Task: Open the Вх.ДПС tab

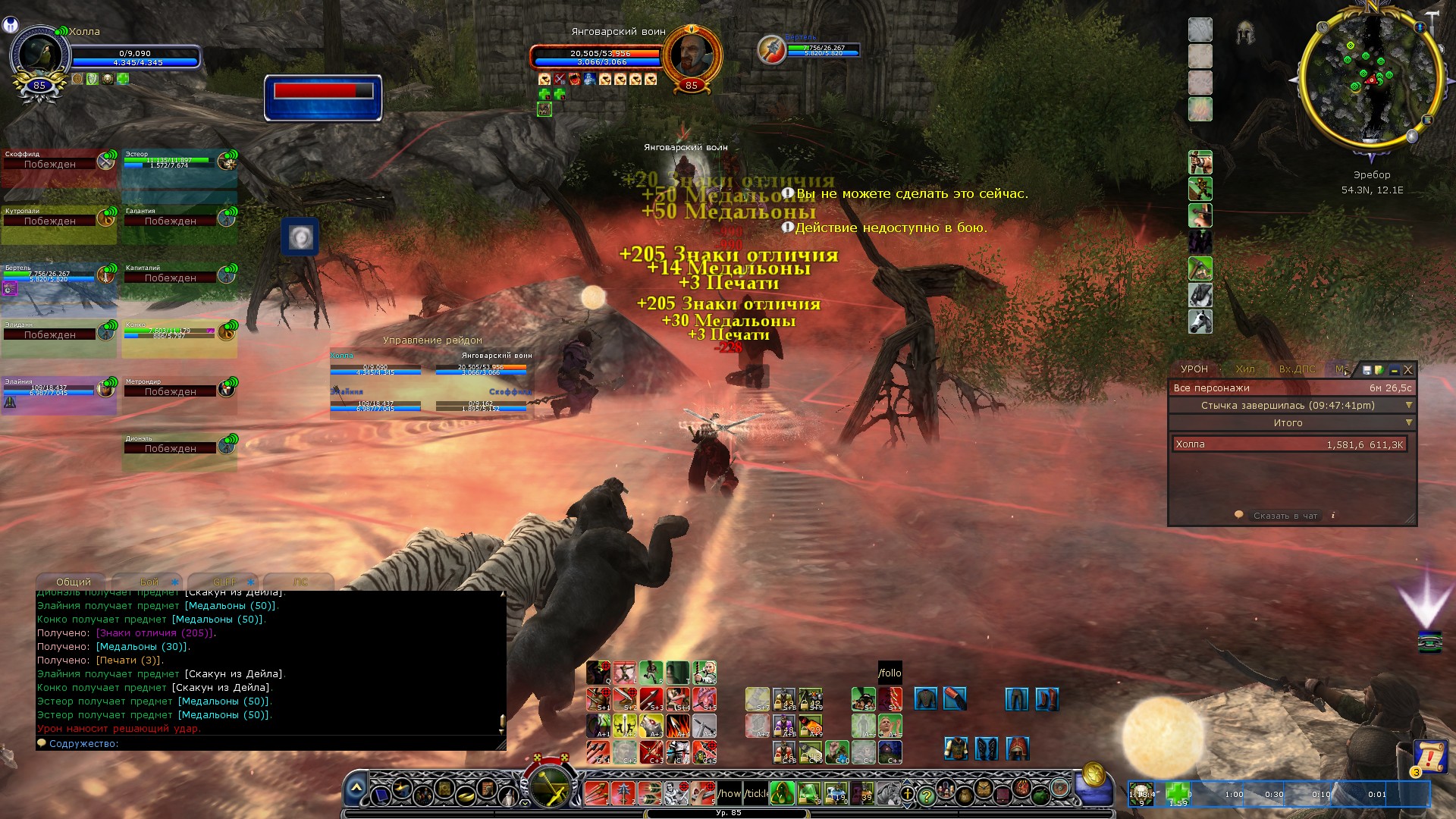Action: (1297, 369)
